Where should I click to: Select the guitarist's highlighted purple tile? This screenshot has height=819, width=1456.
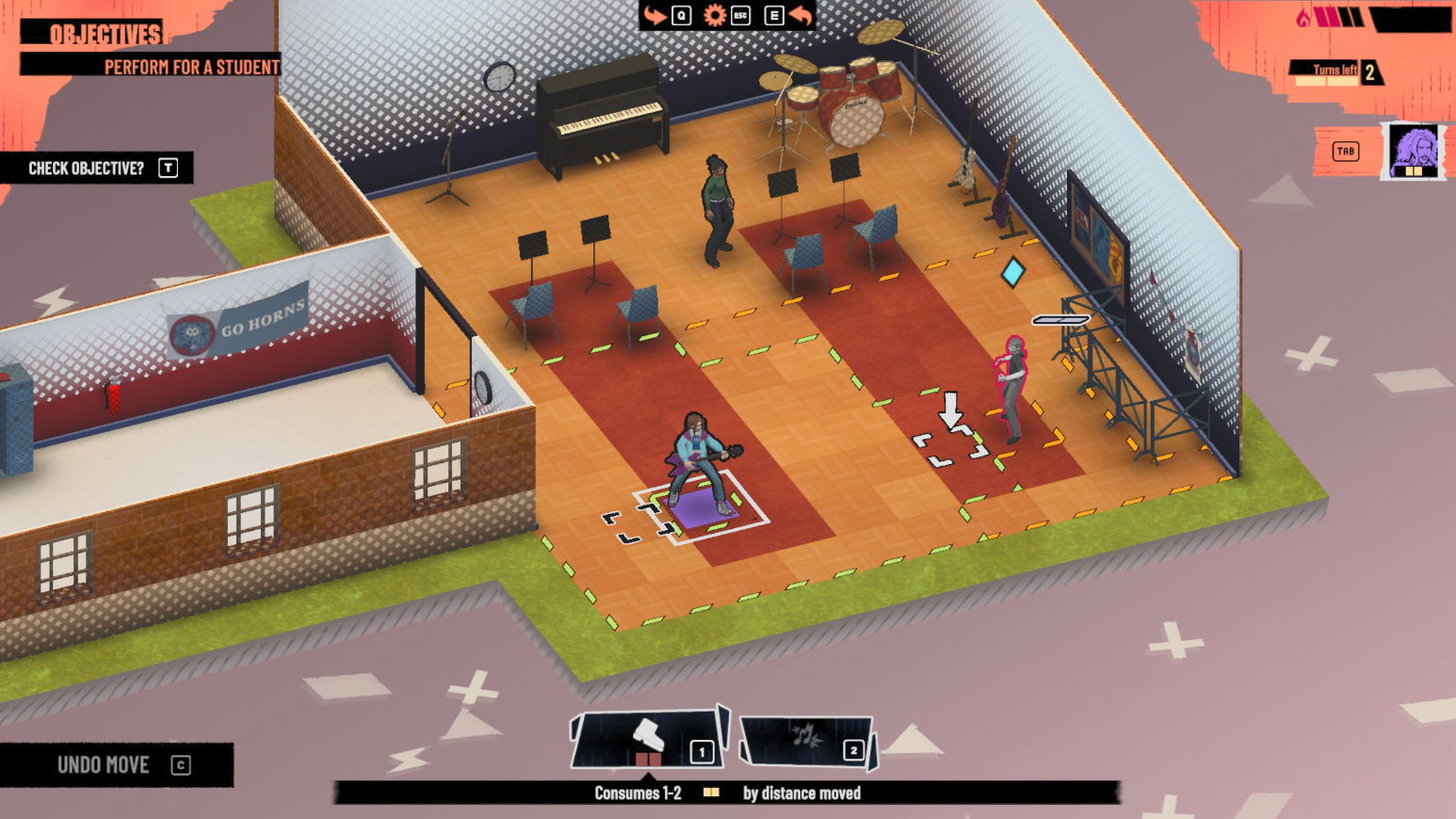pyautogui.click(x=701, y=507)
